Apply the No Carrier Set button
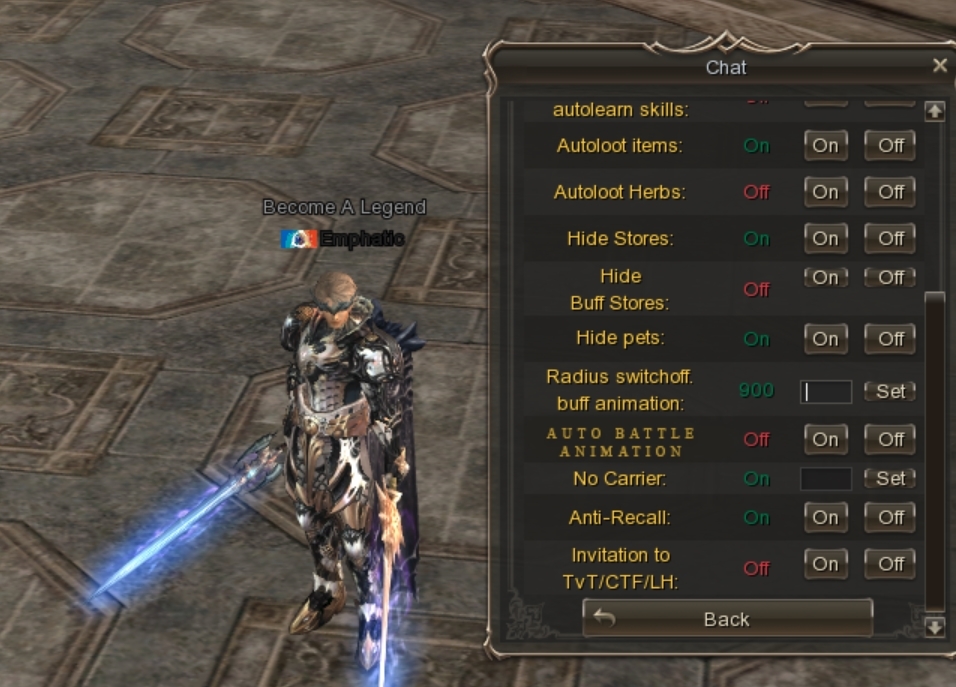 pos(890,478)
